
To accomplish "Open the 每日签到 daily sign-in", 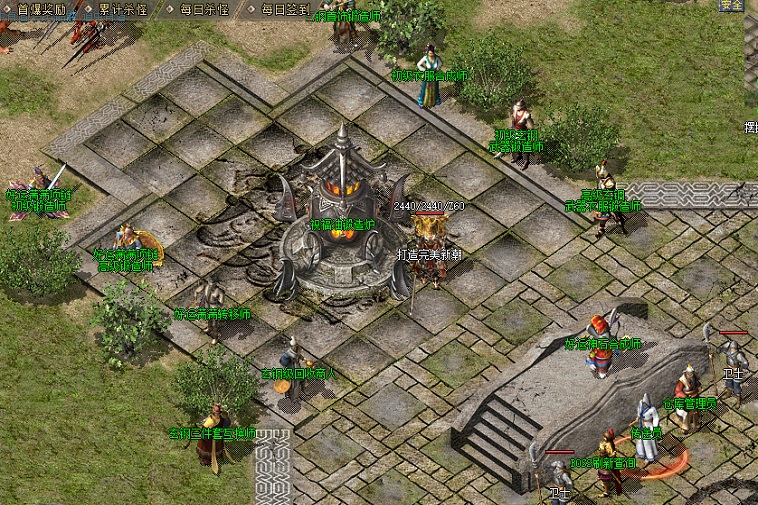I will pos(285,9).
